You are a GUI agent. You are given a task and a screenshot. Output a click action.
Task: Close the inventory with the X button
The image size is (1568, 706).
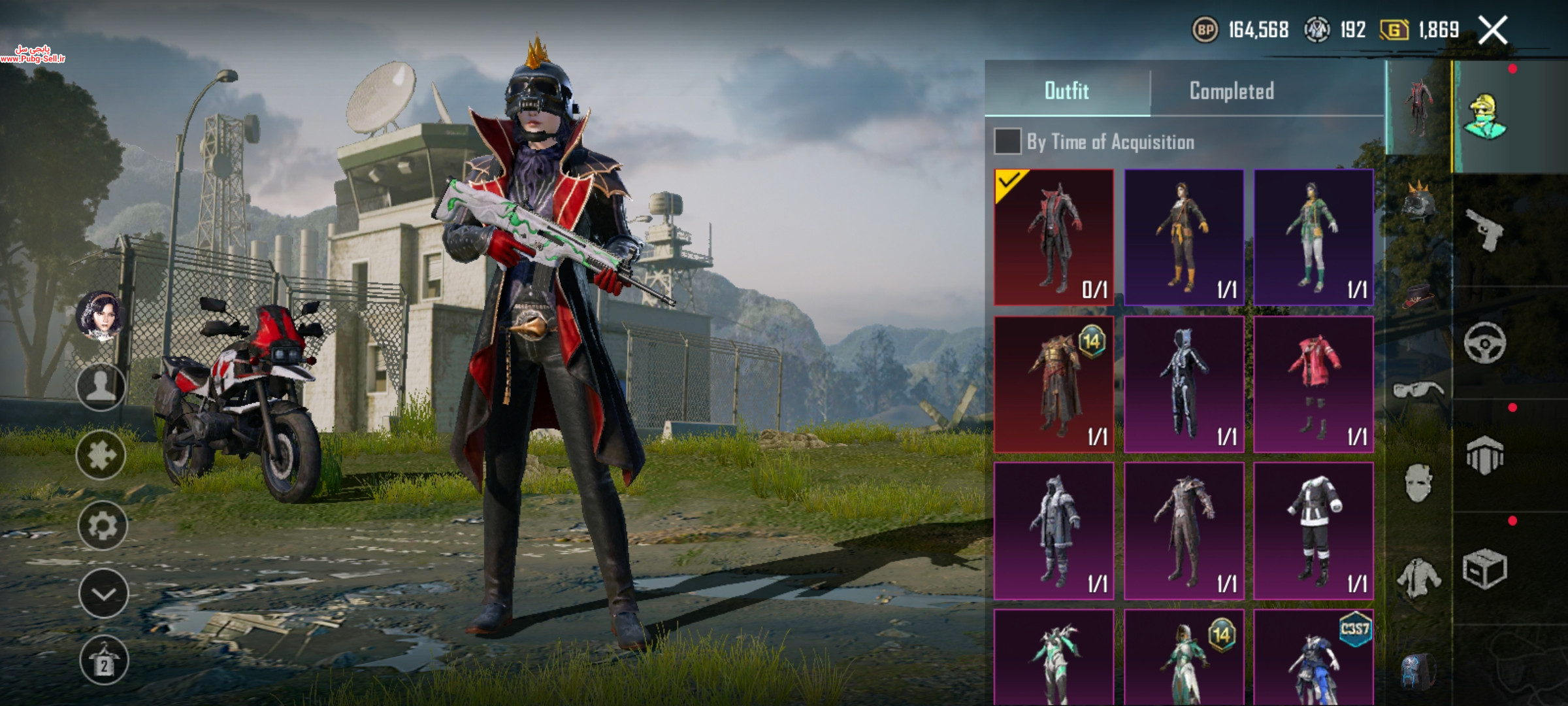coord(1493,31)
